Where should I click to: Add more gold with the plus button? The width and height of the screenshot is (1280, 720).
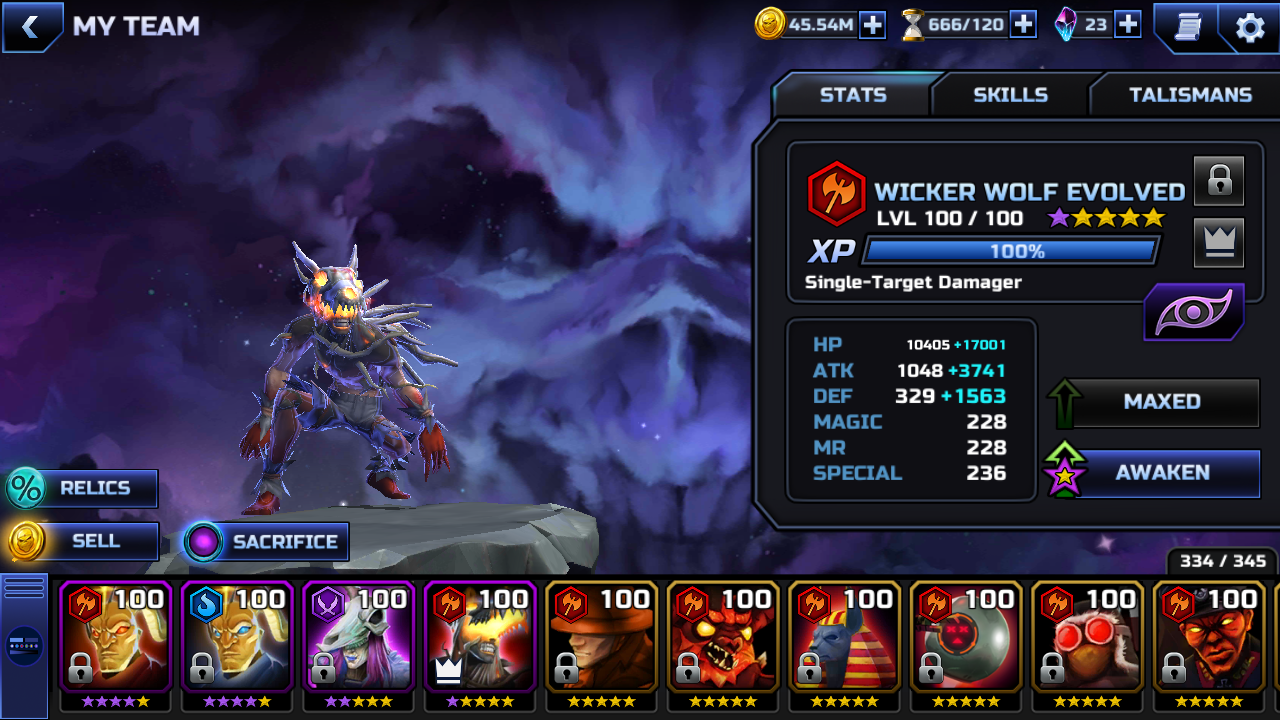(872, 25)
